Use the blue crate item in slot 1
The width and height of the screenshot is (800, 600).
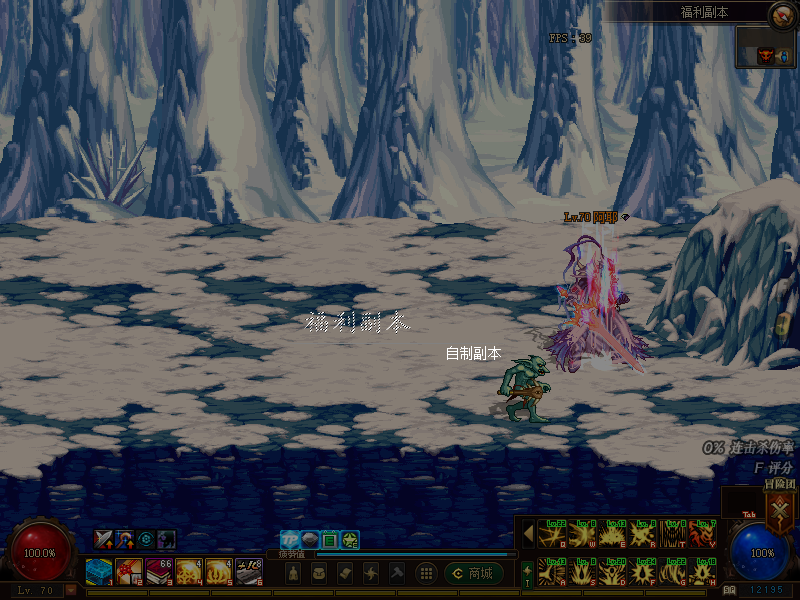[x=98, y=572]
